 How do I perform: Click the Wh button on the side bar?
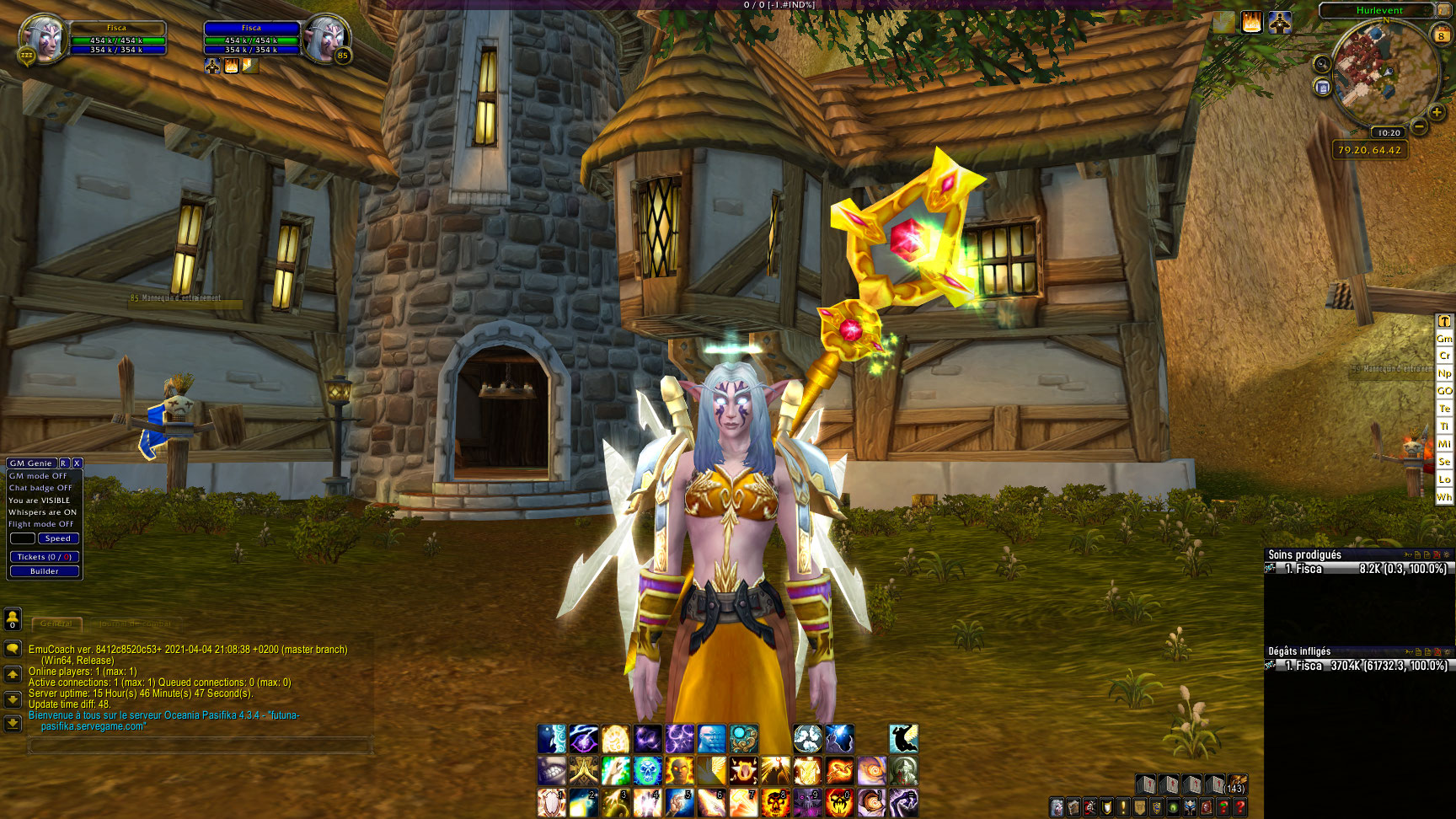pyautogui.click(x=1444, y=497)
